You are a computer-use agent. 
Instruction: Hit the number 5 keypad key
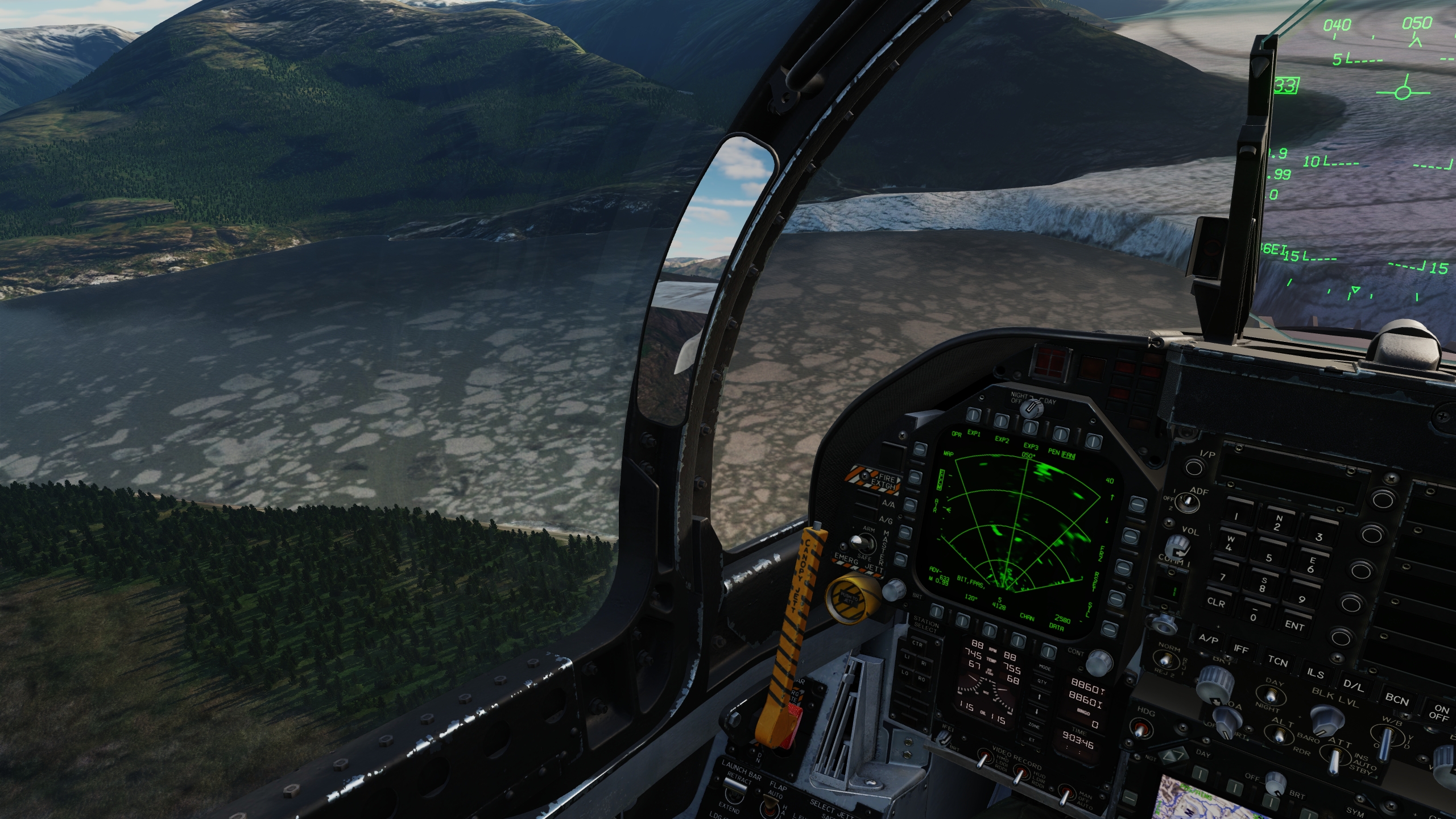point(1268,558)
